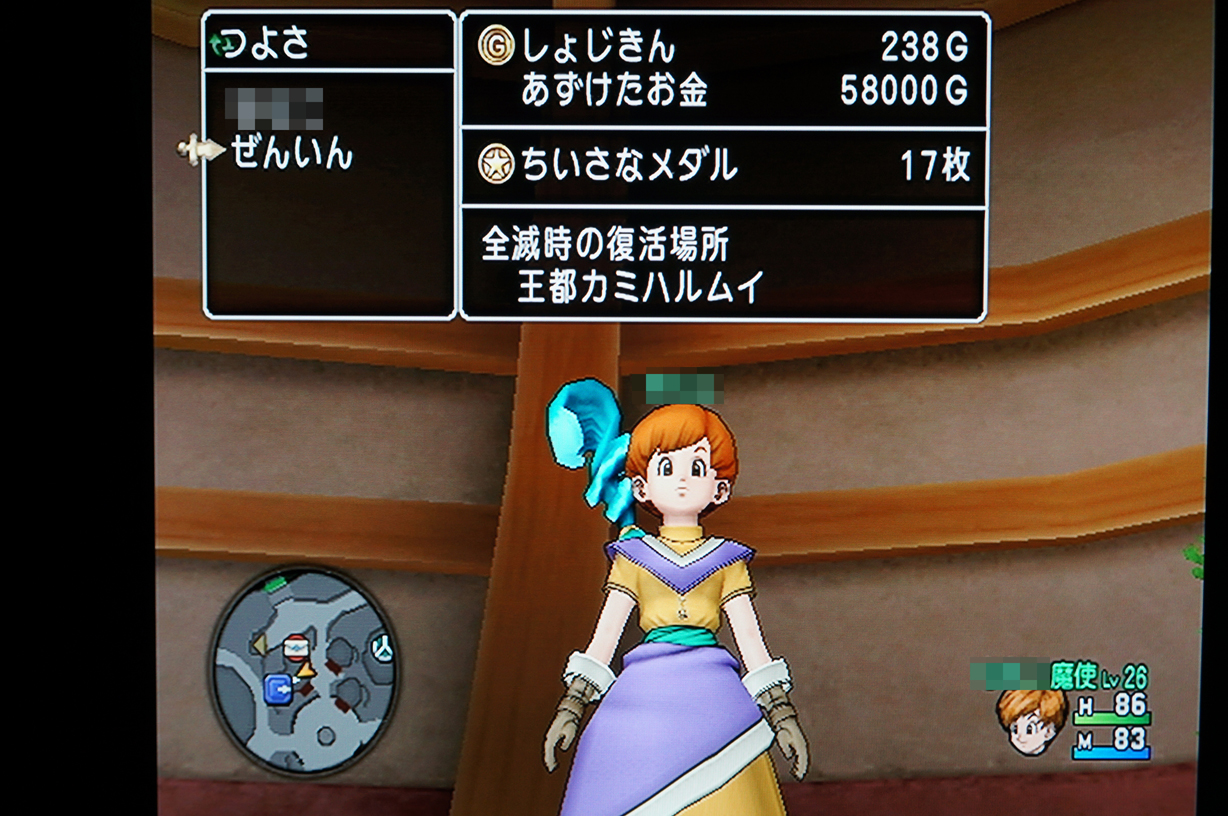Select the ぜんいん menu entry

(292, 153)
